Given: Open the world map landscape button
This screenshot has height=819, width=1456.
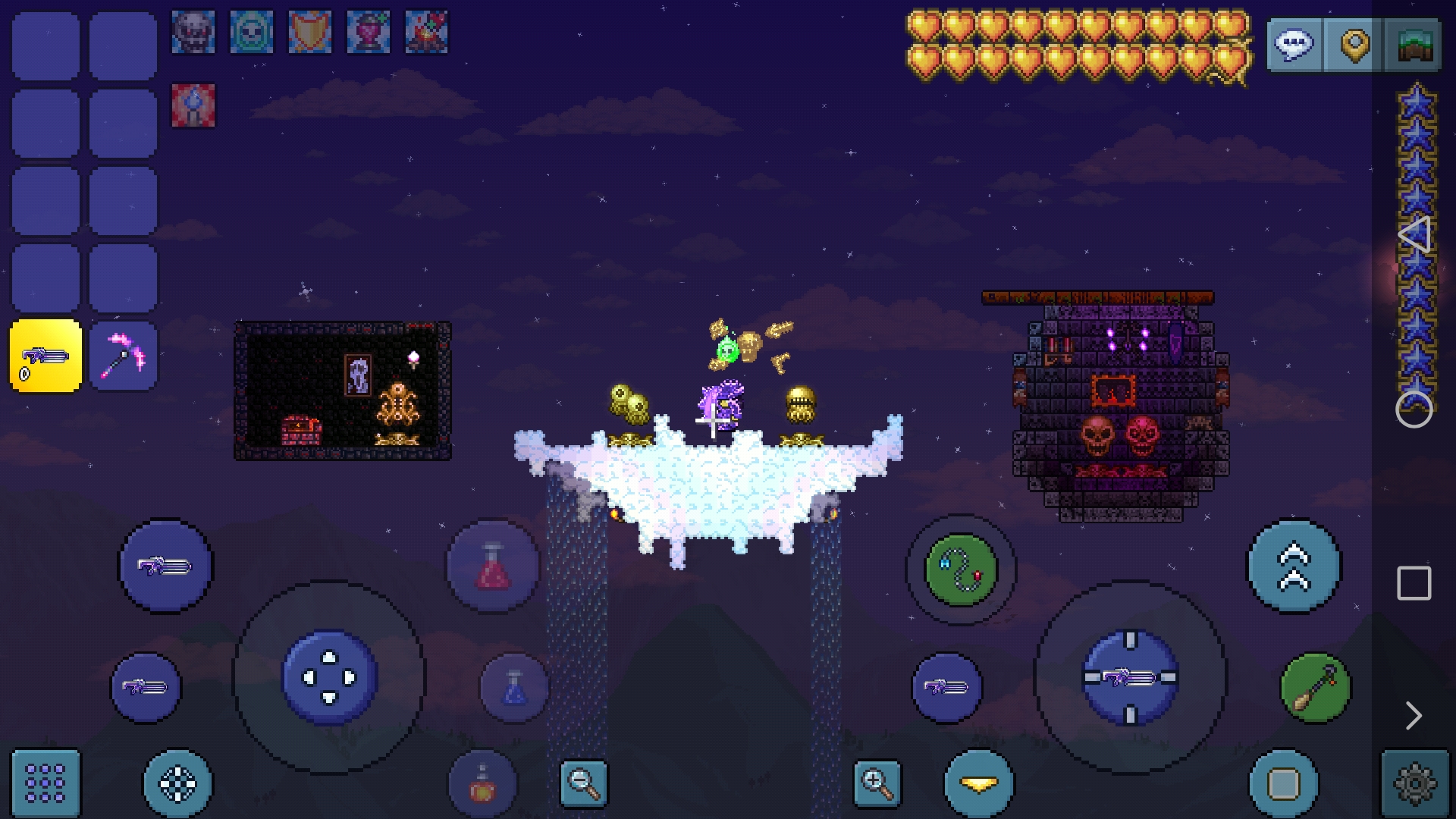Looking at the screenshot, I should pos(1414,45).
